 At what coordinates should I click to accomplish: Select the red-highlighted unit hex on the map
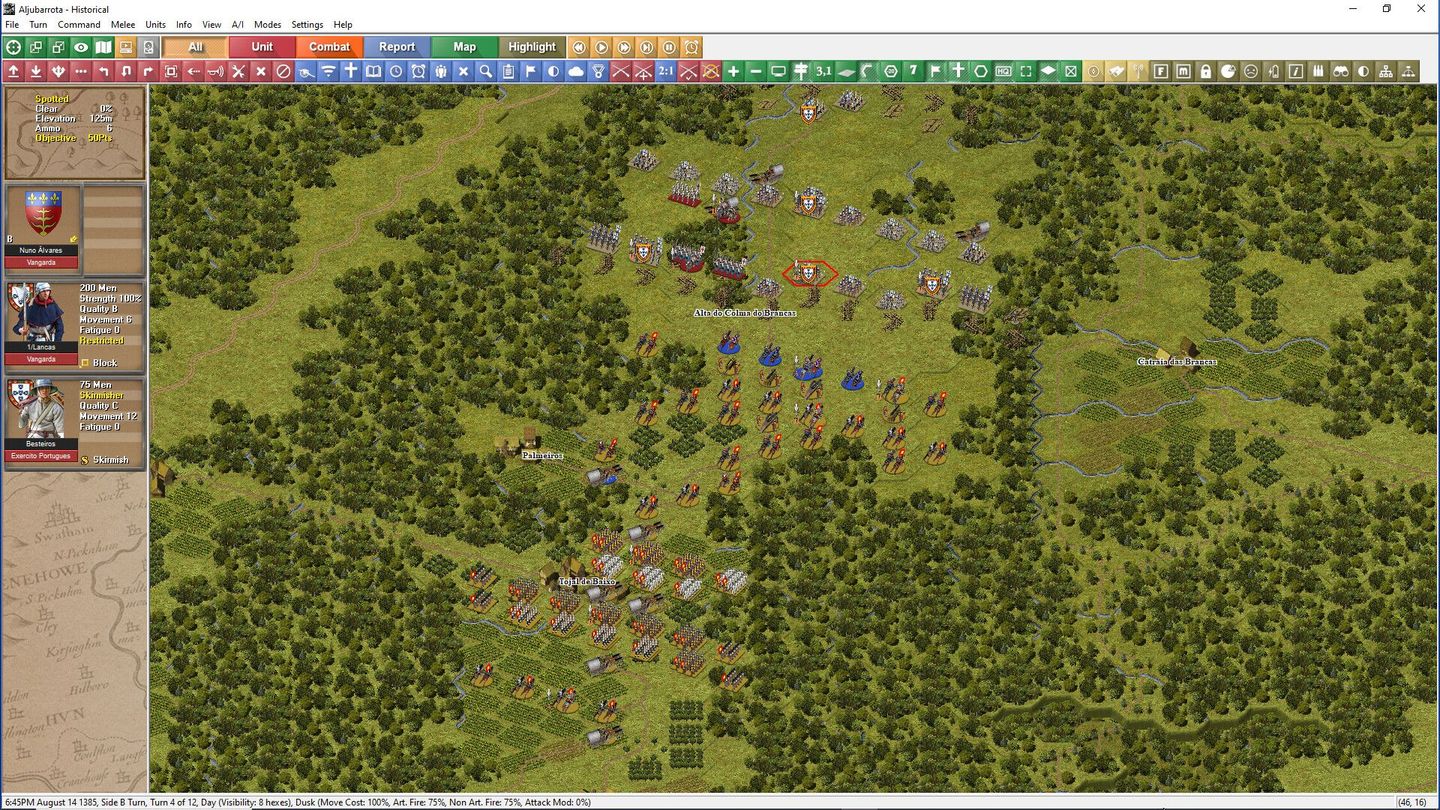click(x=808, y=272)
